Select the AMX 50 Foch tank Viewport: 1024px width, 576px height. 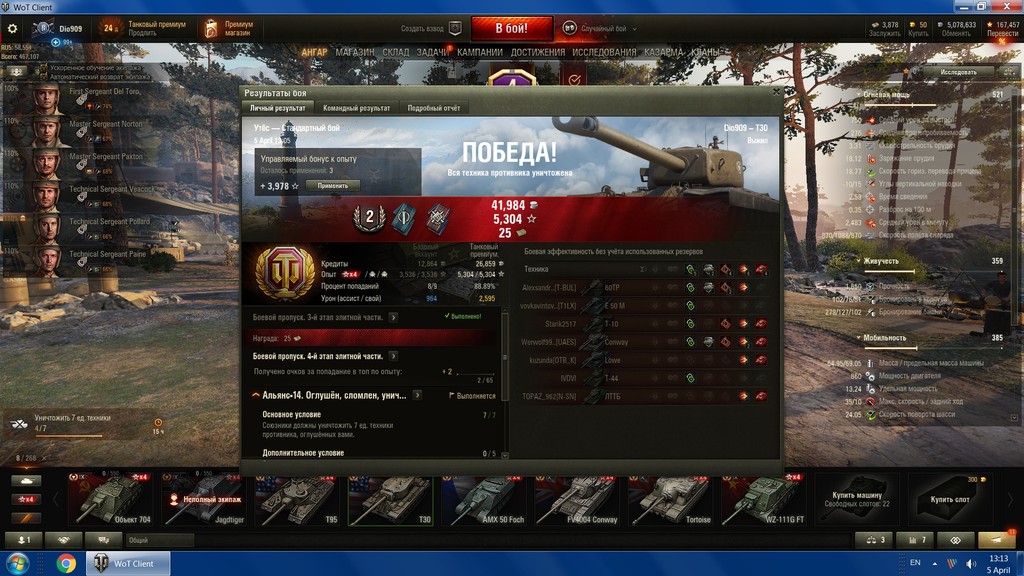pyautogui.click(x=484, y=499)
